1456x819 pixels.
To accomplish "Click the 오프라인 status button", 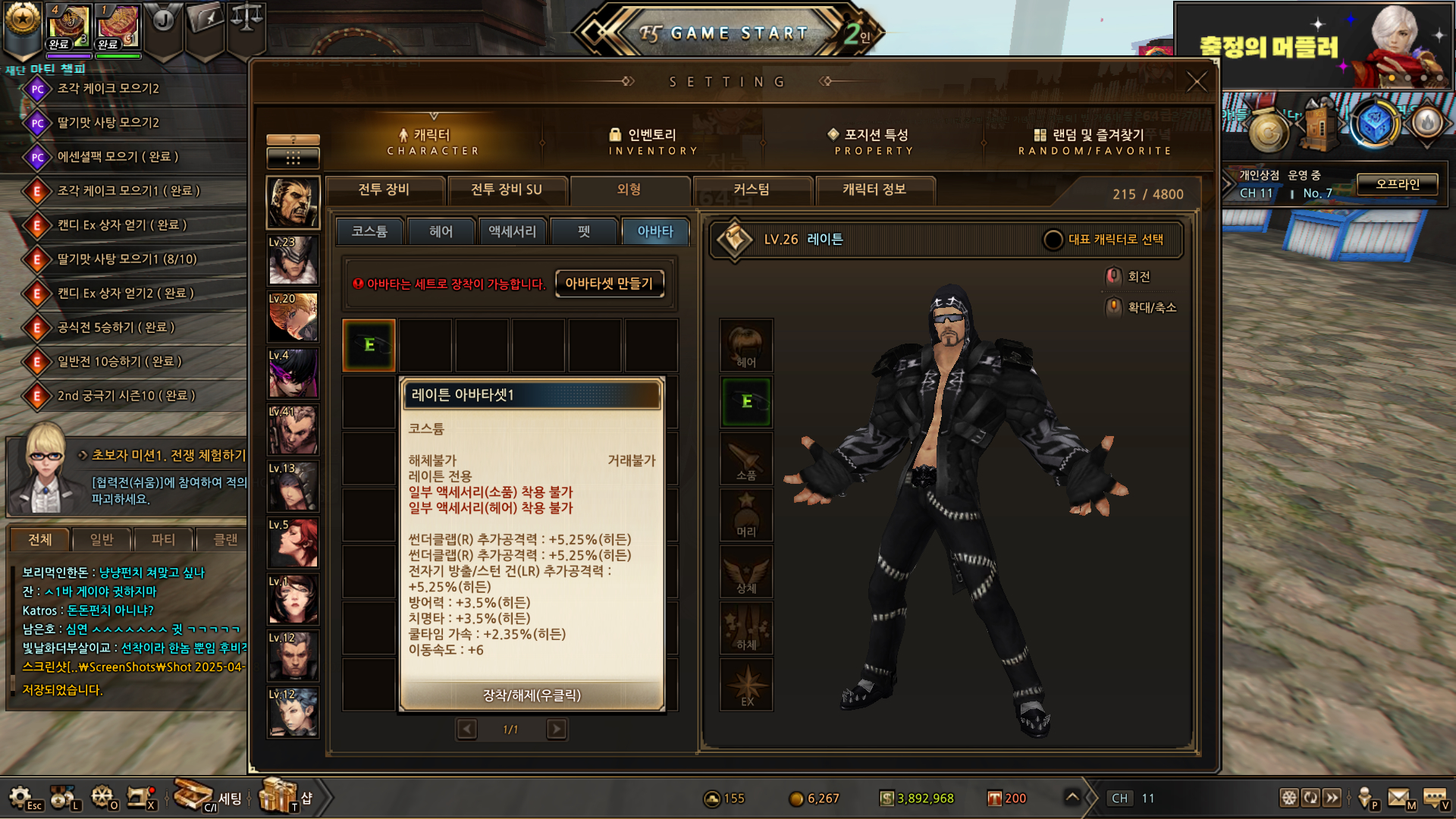I will [x=1397, y=184].
